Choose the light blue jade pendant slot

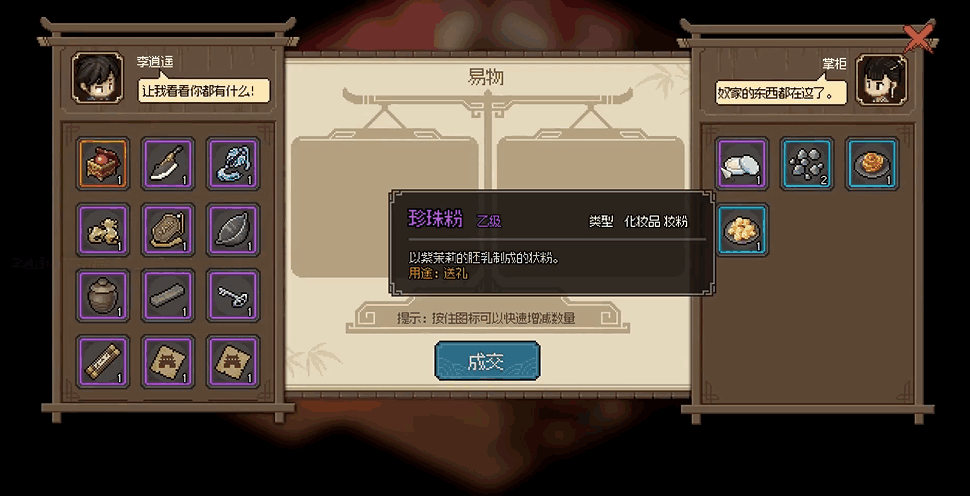point(233,164)
